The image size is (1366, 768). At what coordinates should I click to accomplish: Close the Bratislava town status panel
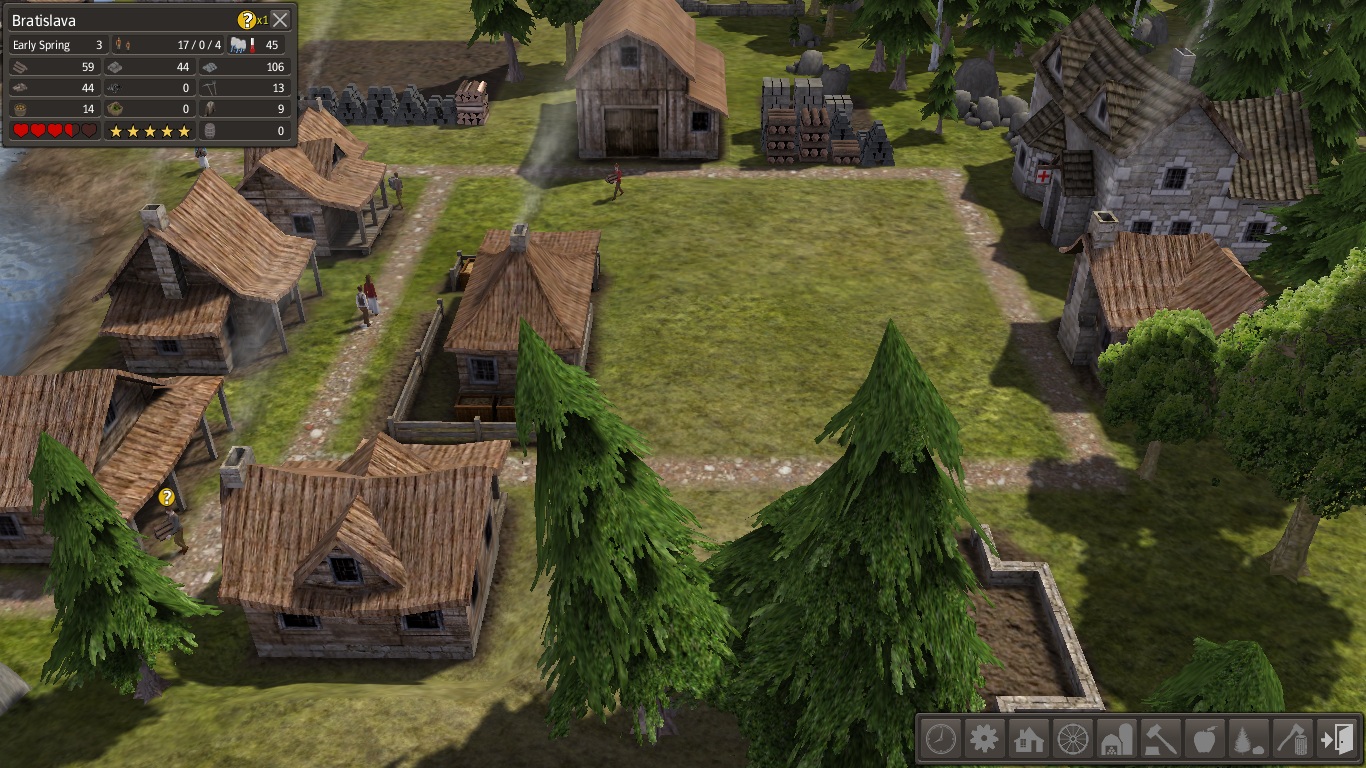281,20
